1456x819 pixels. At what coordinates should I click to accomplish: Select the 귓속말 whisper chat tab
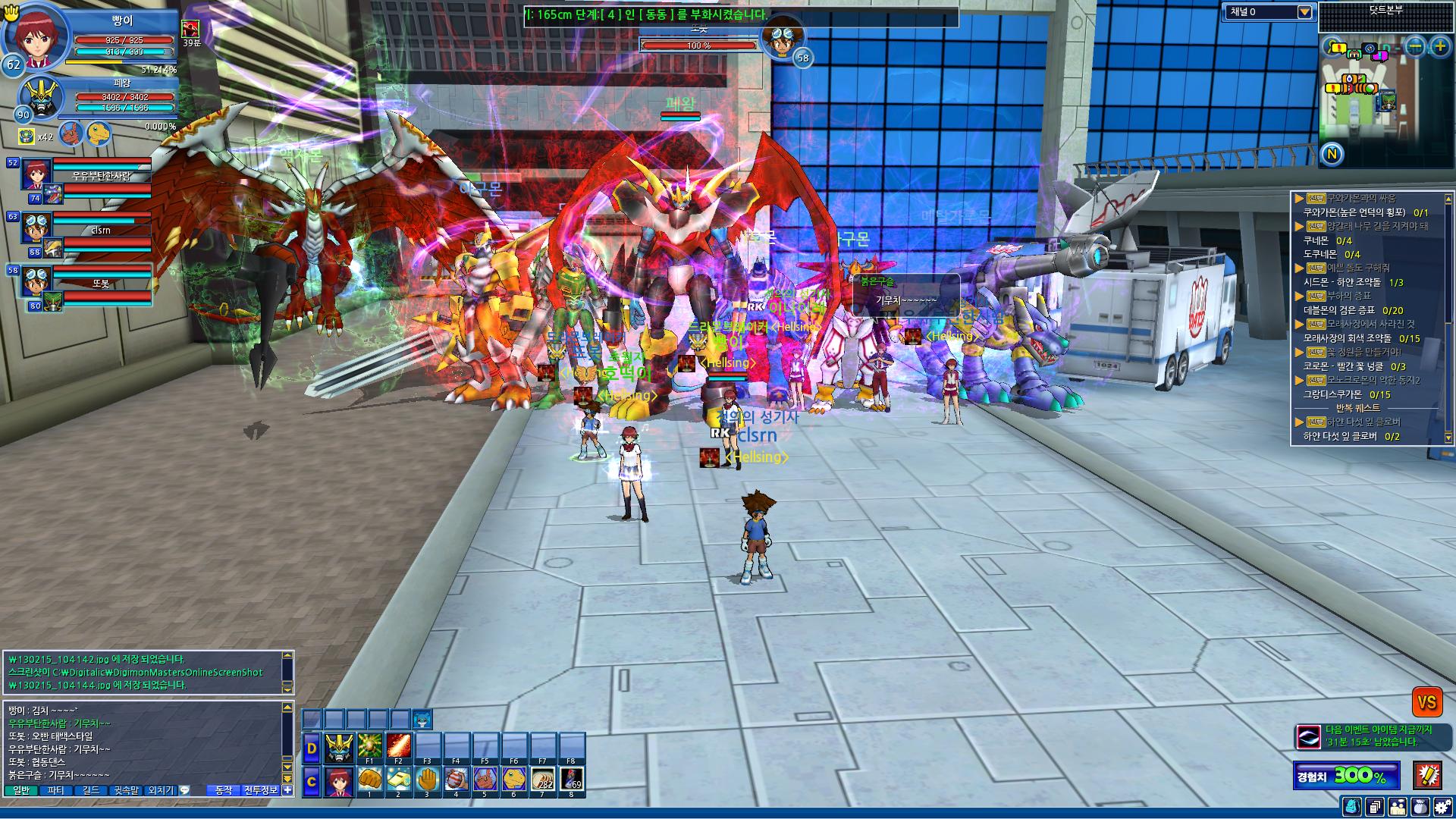click(126, 790)
